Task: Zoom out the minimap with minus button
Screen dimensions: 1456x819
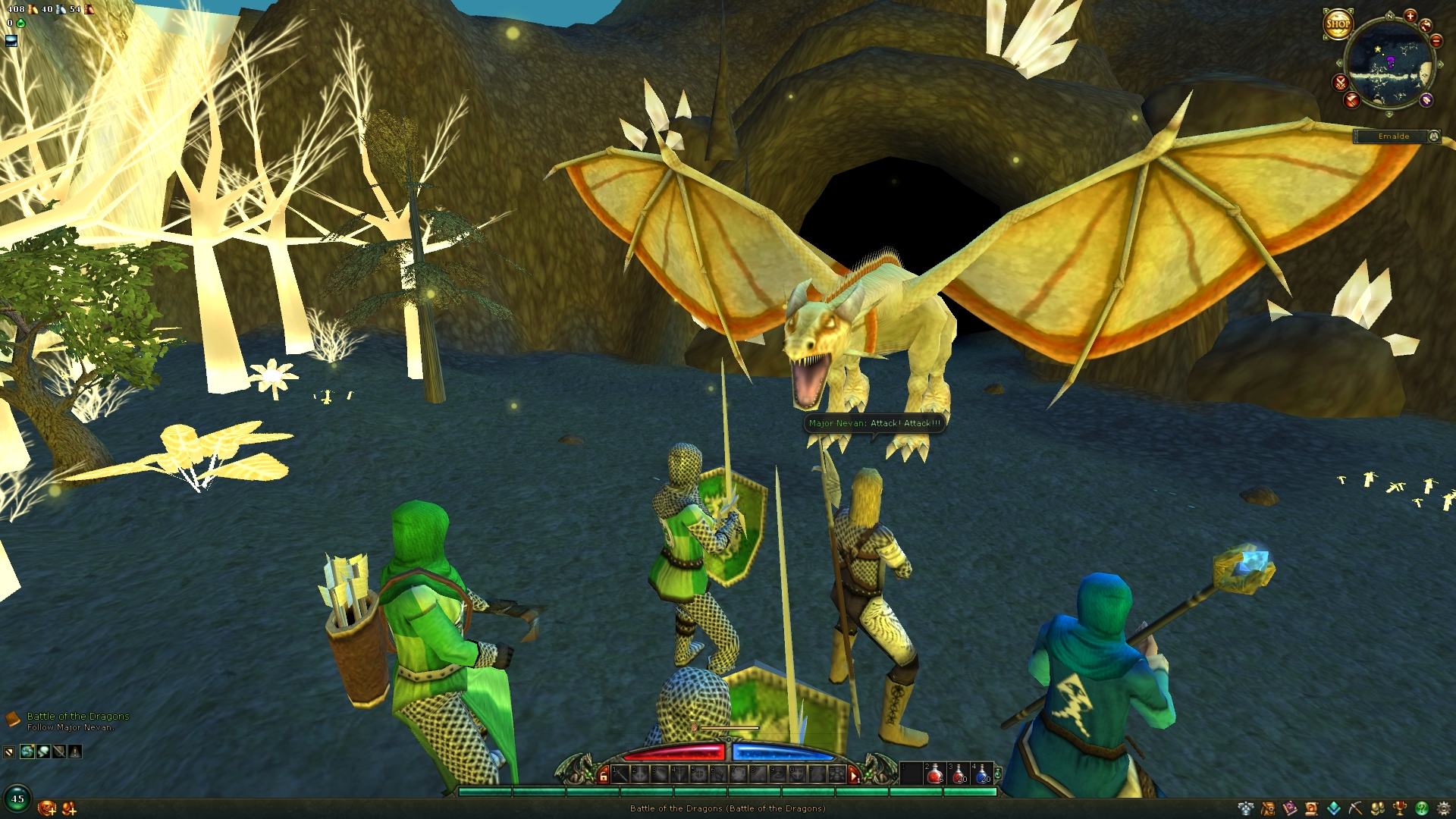Action: point(1436,41)
